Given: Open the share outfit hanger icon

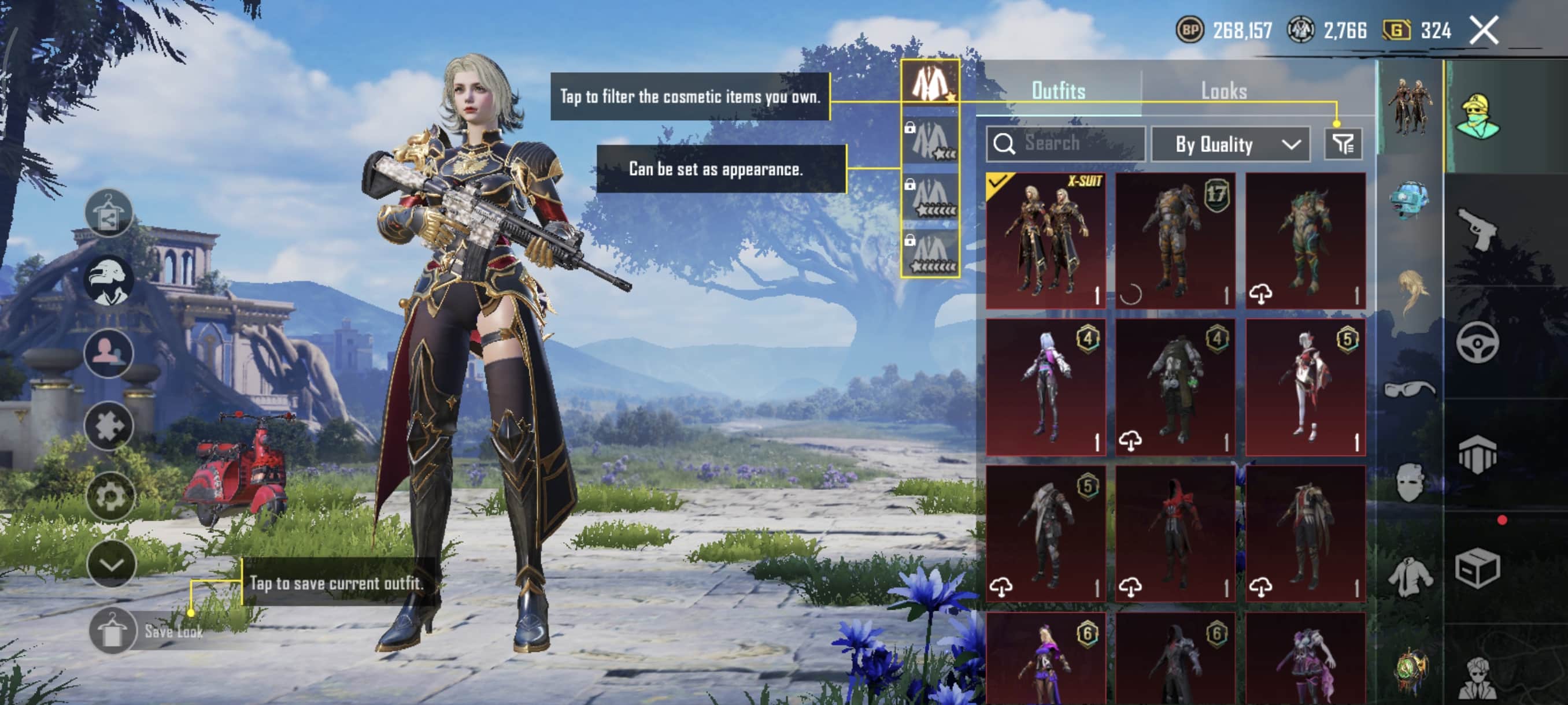Looking at the screenshot, I should 109,213.
